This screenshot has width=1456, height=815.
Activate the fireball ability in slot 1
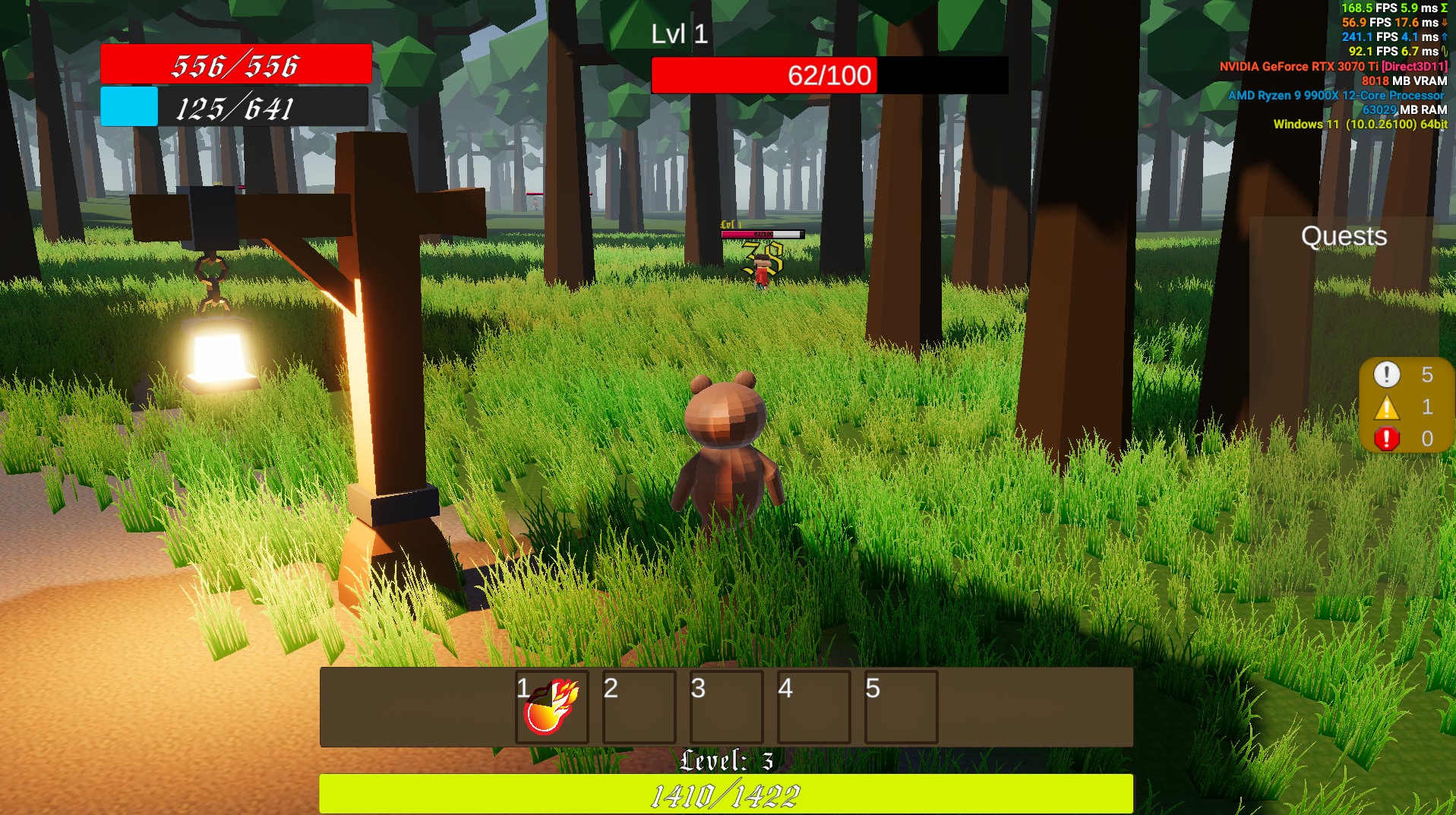click(552, 707)
